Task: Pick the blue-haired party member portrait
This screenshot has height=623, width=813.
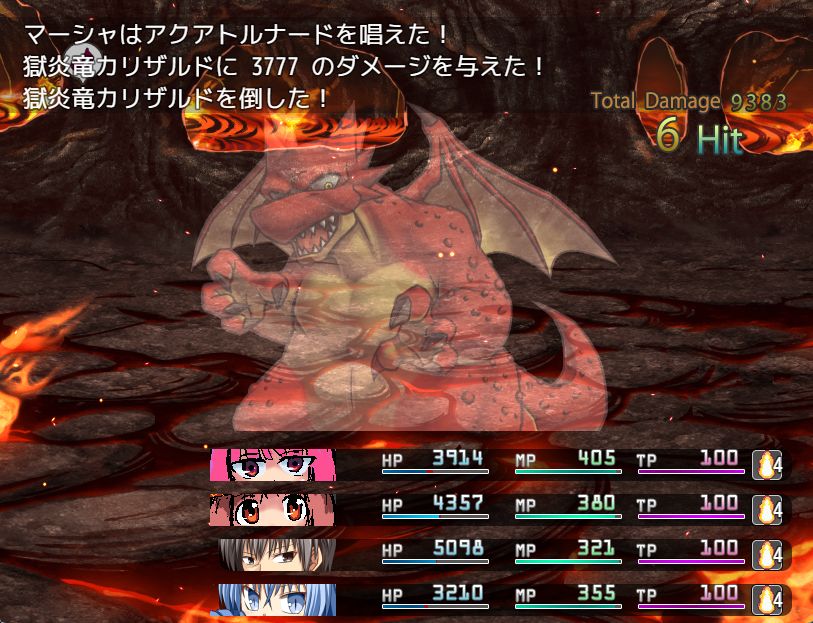Action: point(277,599)
